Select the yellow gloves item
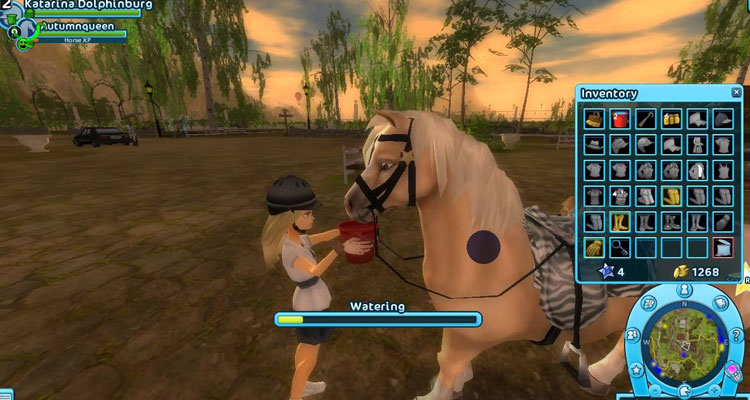This screenshot has width=750, height=400. pyautogui.click(x=594, y=246)
